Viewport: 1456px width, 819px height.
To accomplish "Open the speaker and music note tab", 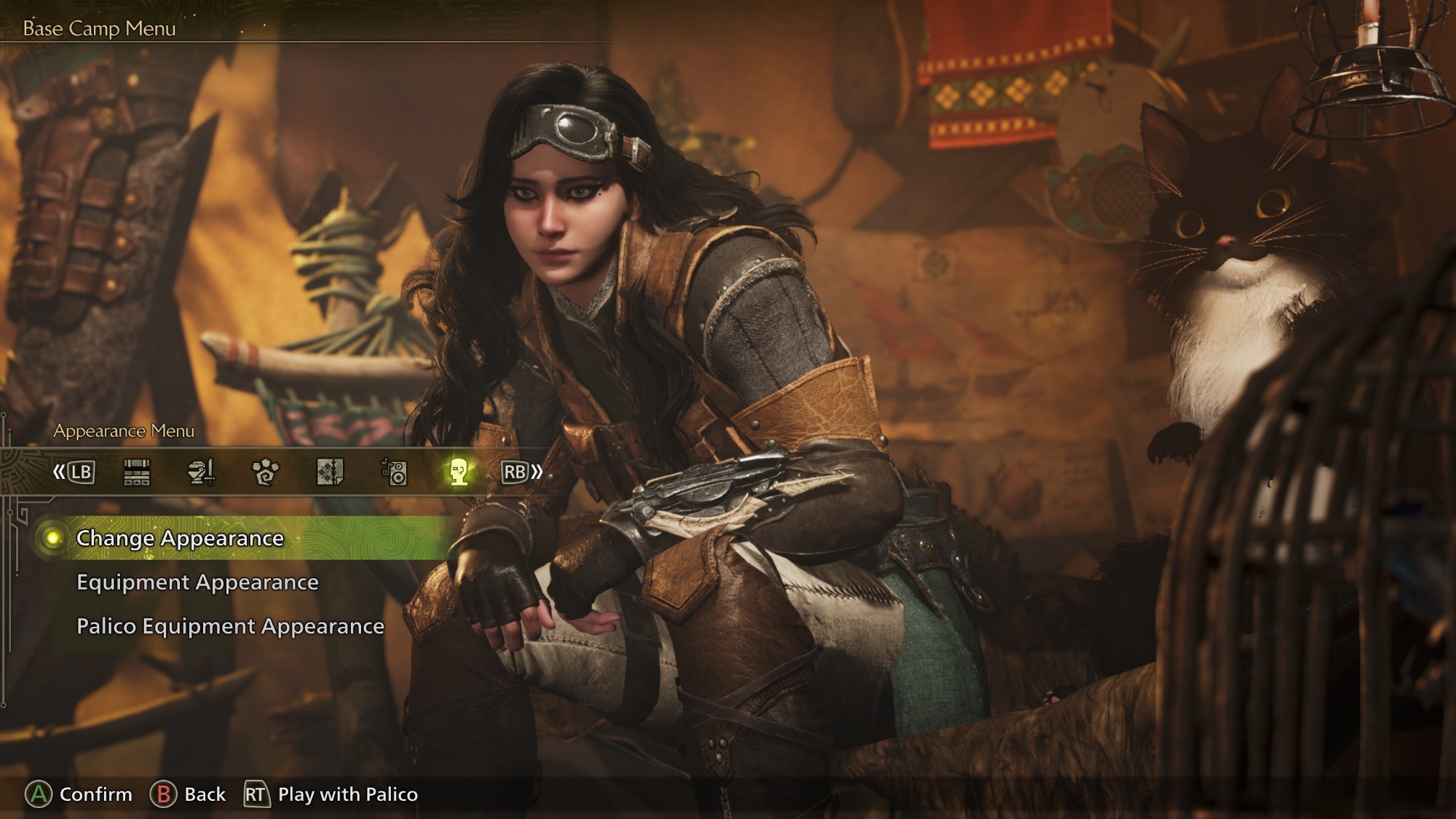I will point(394,472).
